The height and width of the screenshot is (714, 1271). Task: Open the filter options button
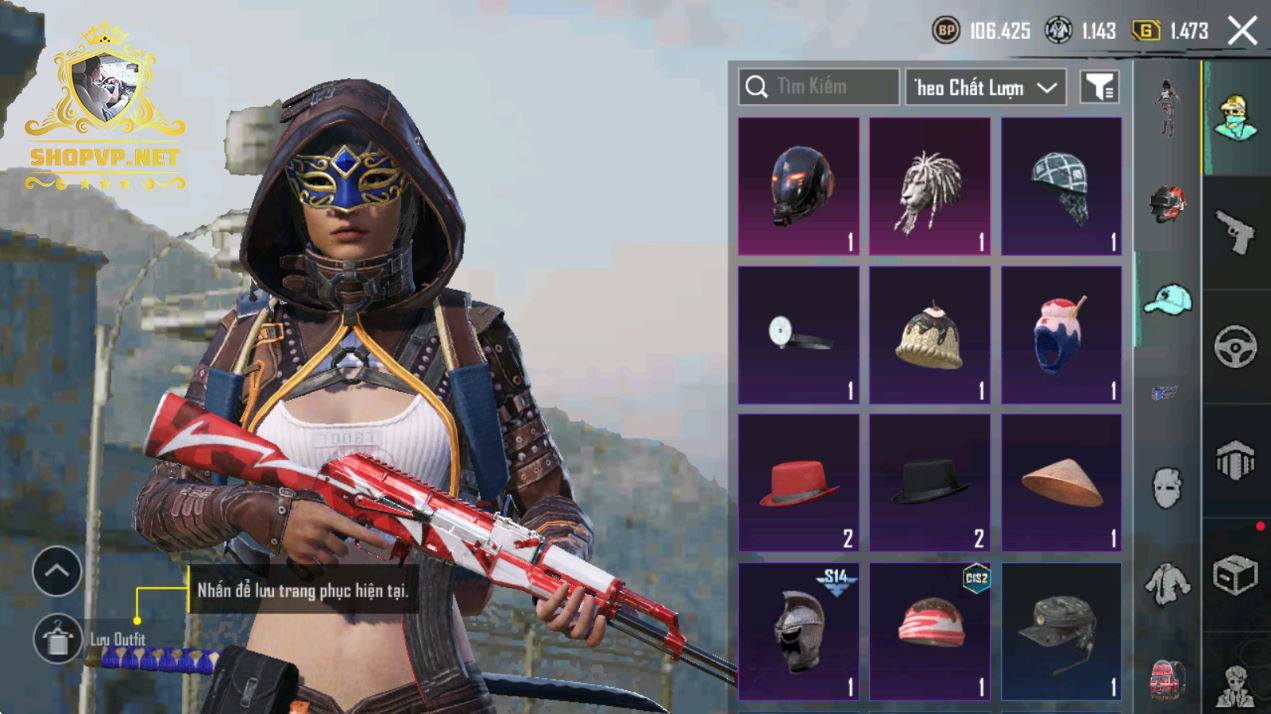pyautogui.click(x=1099, y=87)
